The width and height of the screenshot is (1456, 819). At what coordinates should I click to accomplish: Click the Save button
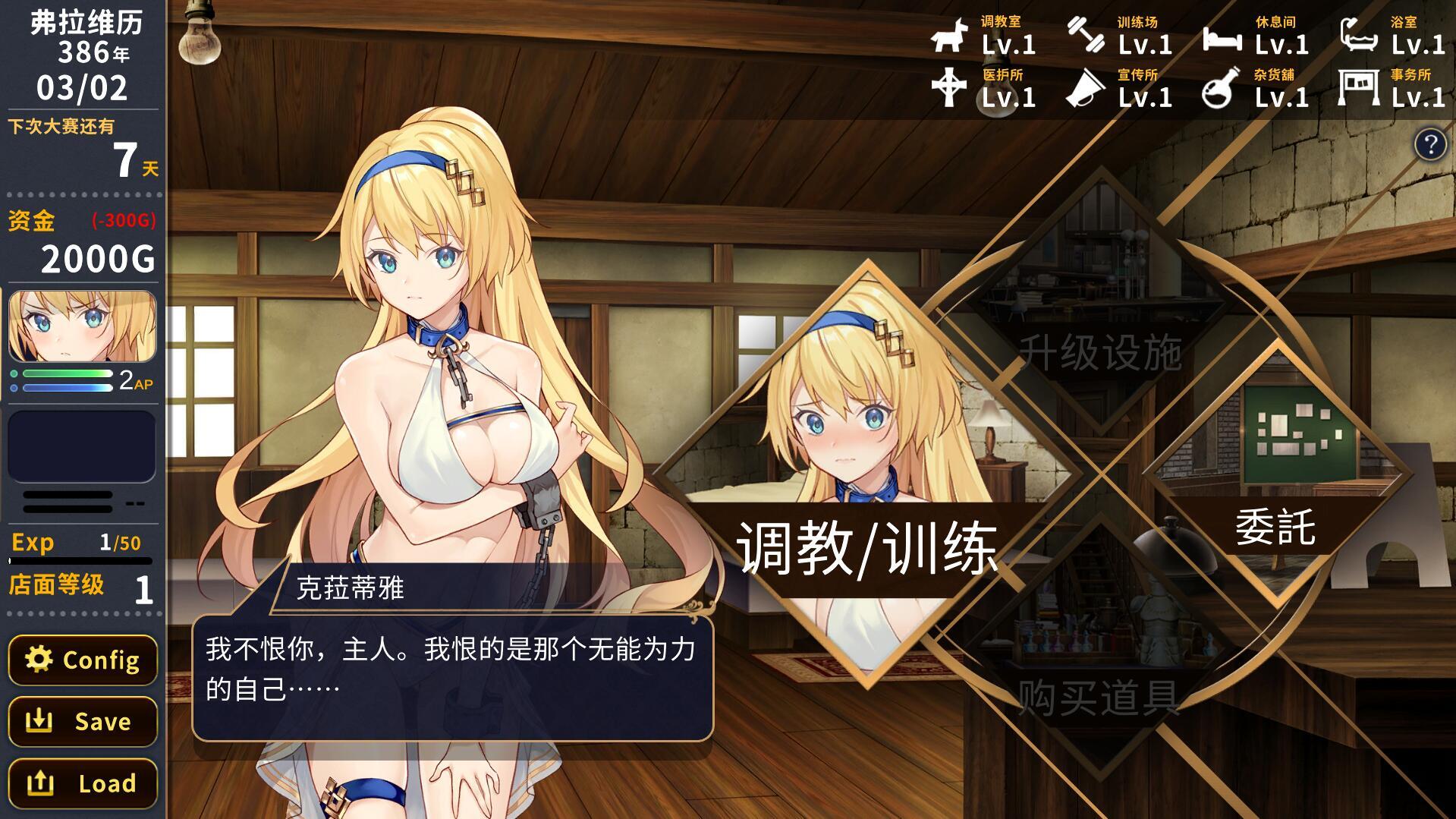pos(82,721)
